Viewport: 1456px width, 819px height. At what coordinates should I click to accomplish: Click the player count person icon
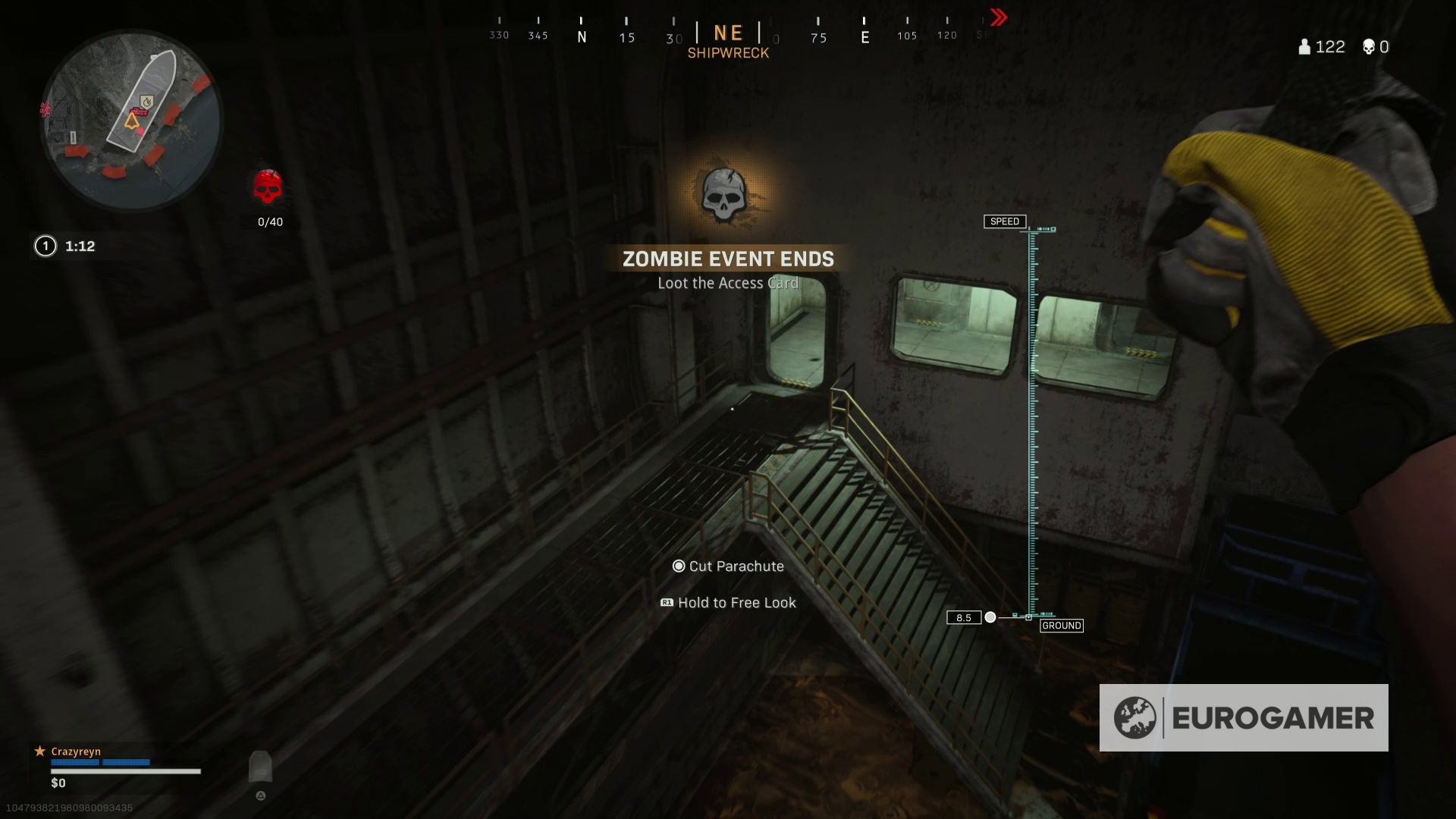pos(1303,47)
